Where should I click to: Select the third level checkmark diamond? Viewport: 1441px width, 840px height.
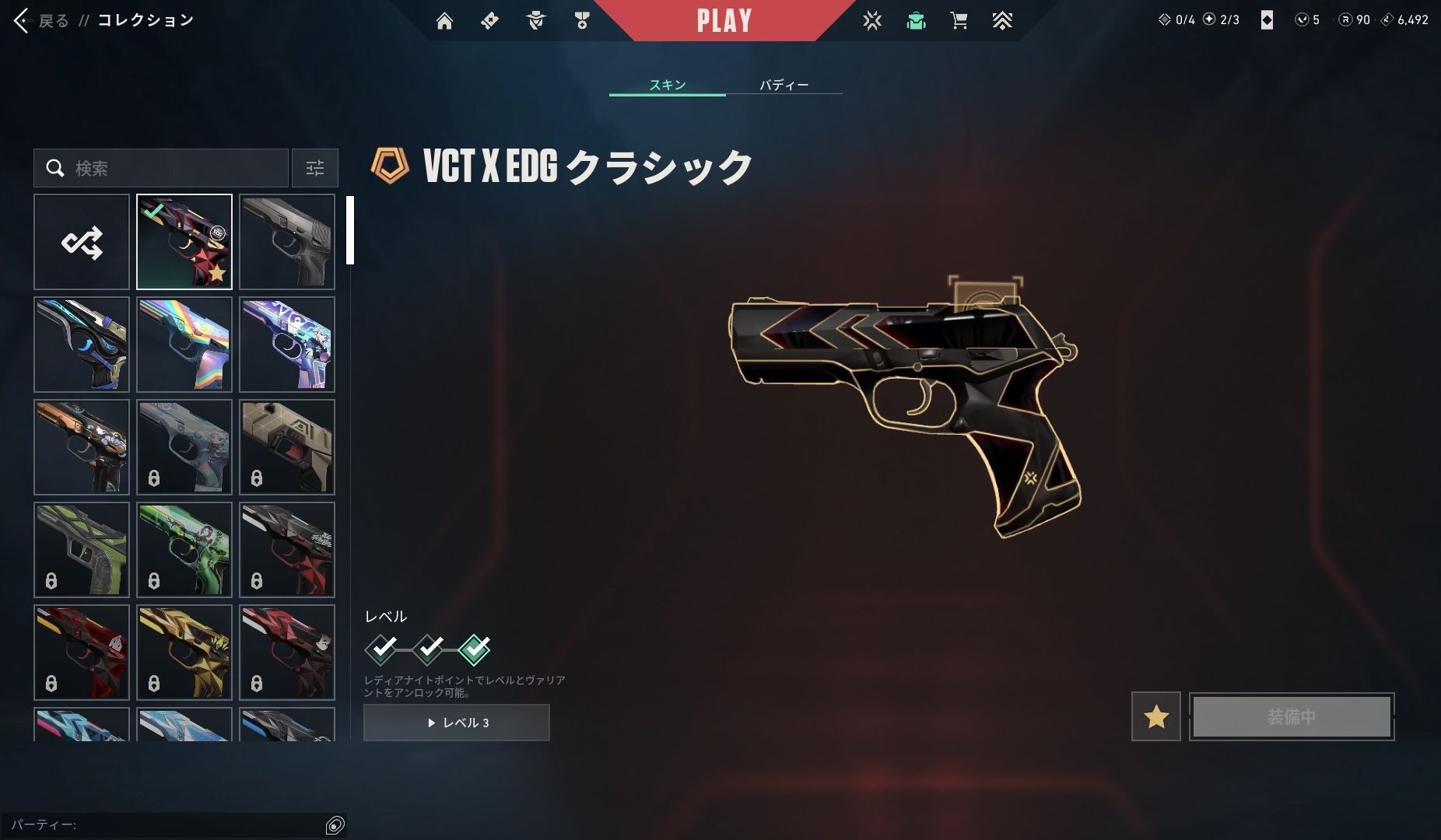(475, 649)
